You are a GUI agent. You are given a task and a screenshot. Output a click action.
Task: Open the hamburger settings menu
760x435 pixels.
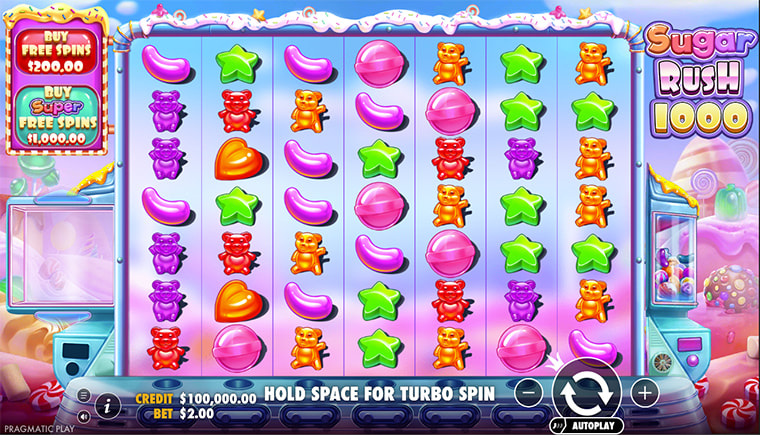83,395
